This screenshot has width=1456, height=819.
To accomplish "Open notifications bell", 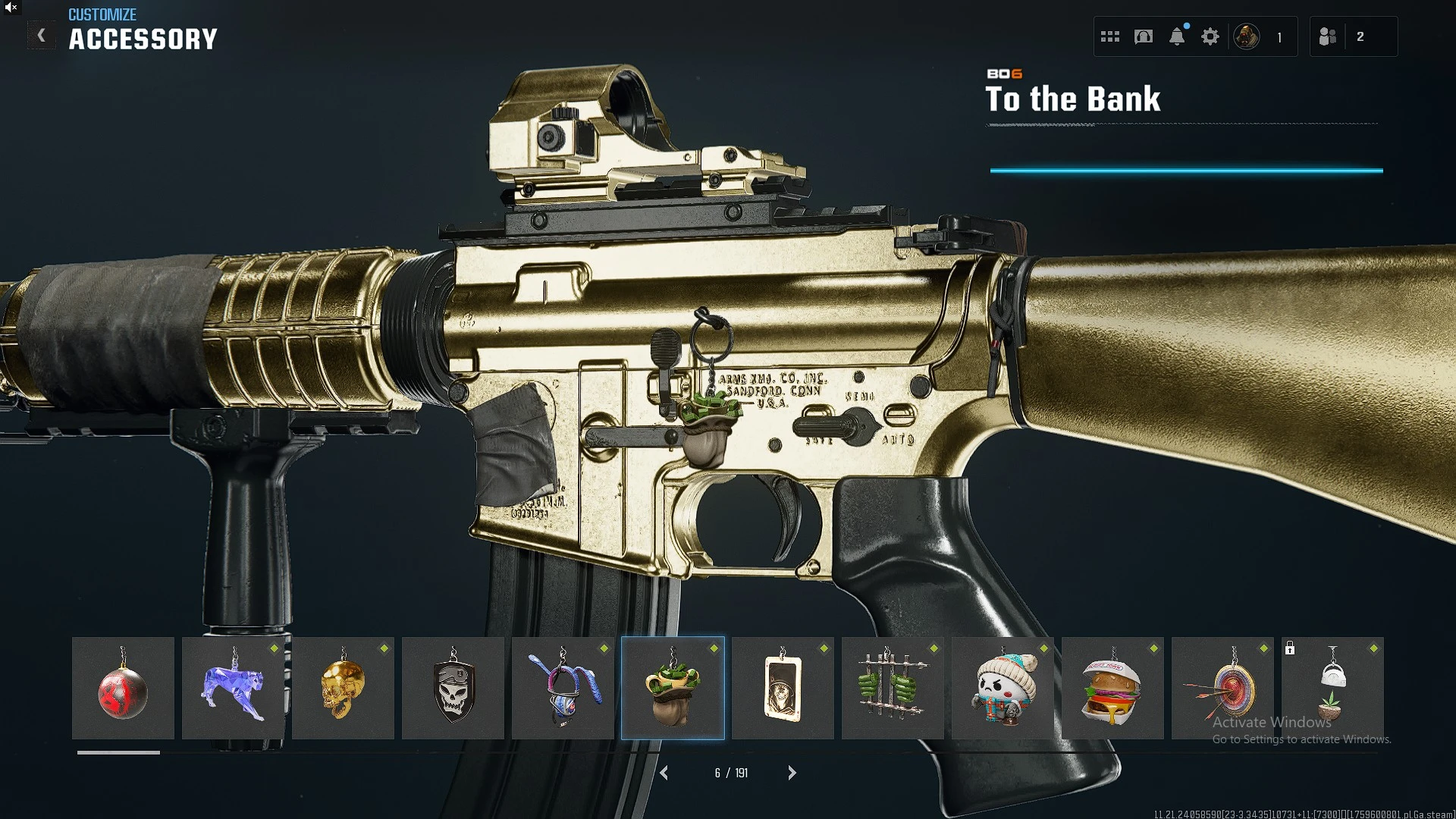I will tap(1177, 36).
